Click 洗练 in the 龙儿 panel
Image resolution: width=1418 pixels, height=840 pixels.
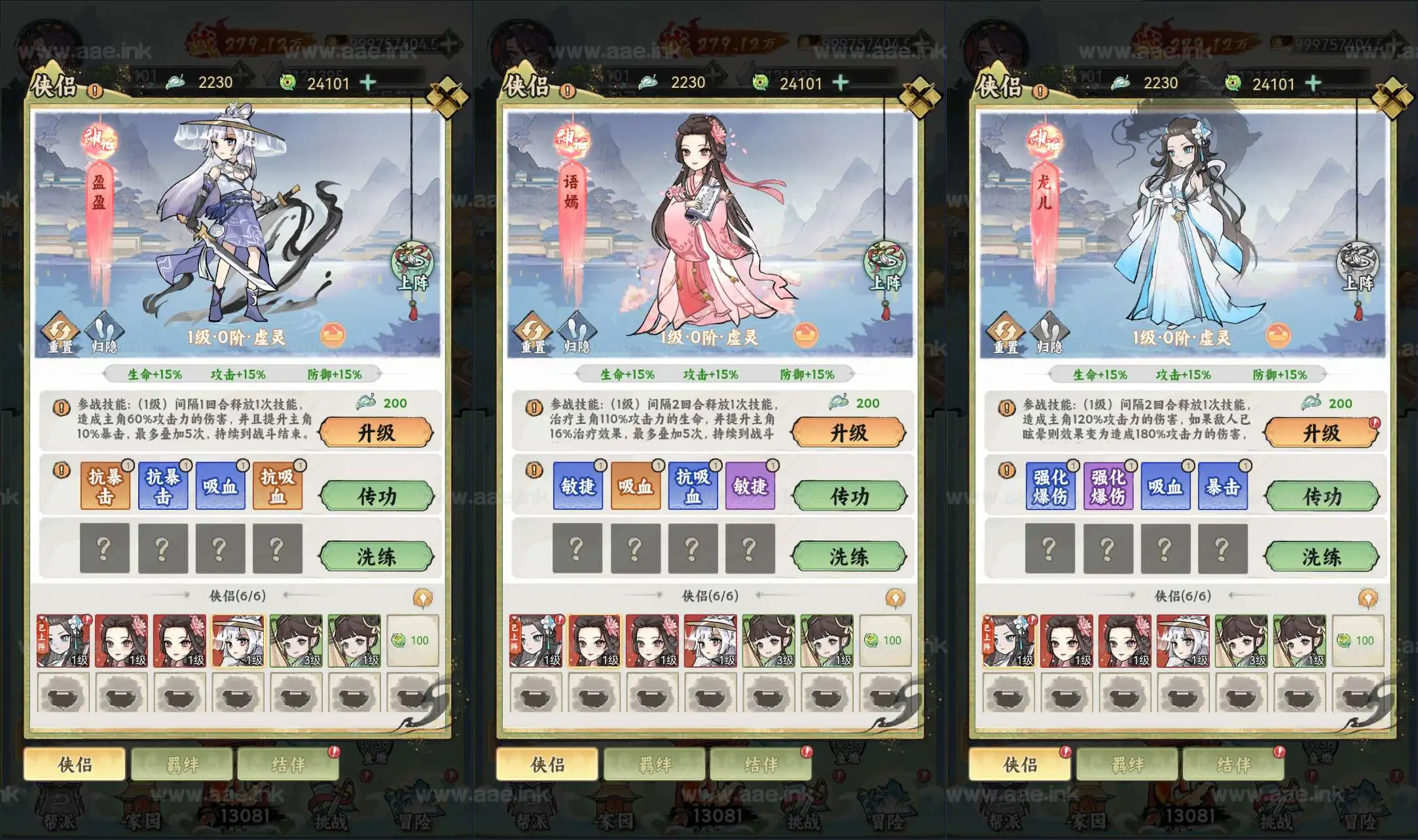click(x=1322, y=557)
